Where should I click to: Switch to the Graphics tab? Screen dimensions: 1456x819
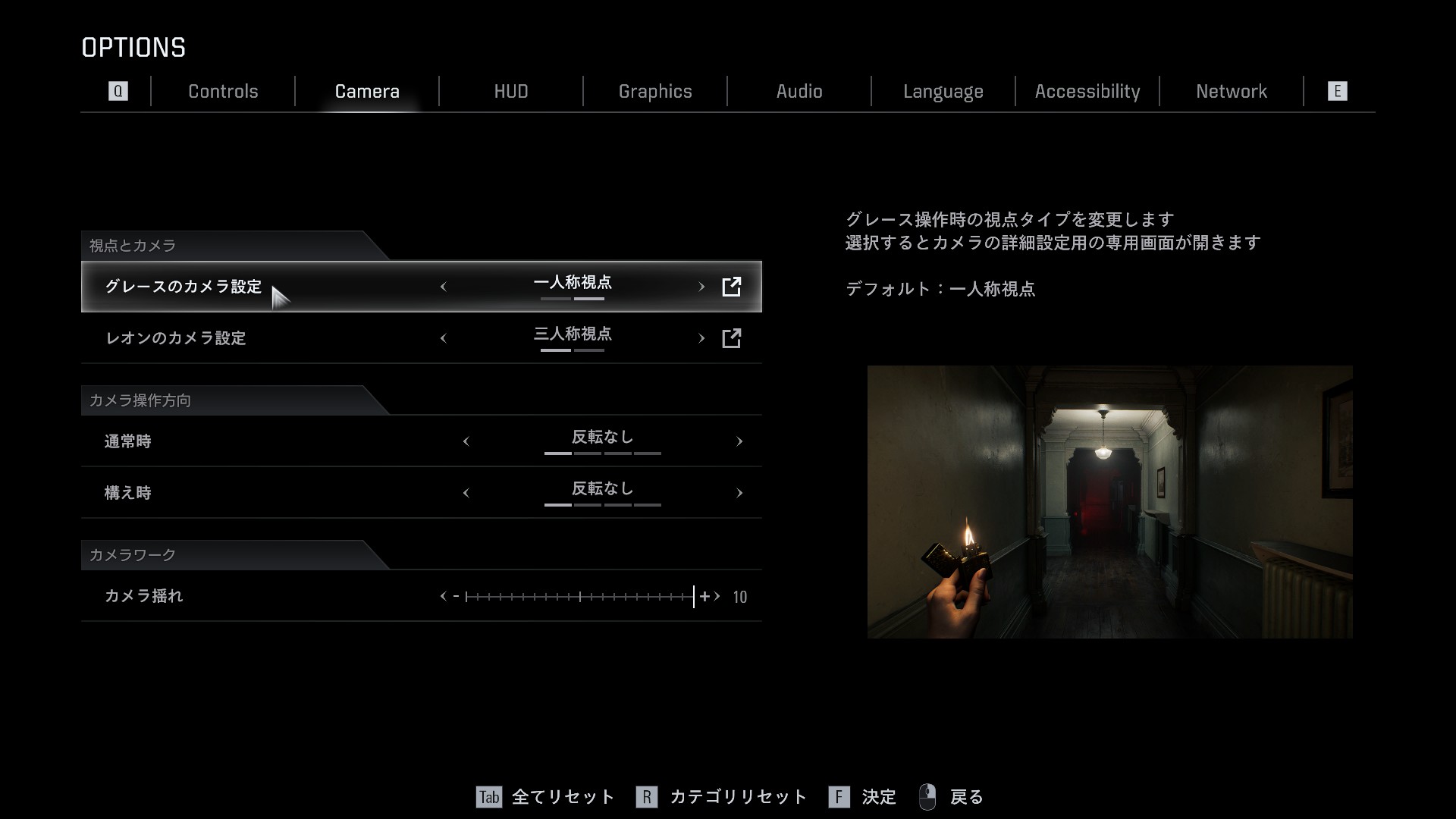(655, 91)
